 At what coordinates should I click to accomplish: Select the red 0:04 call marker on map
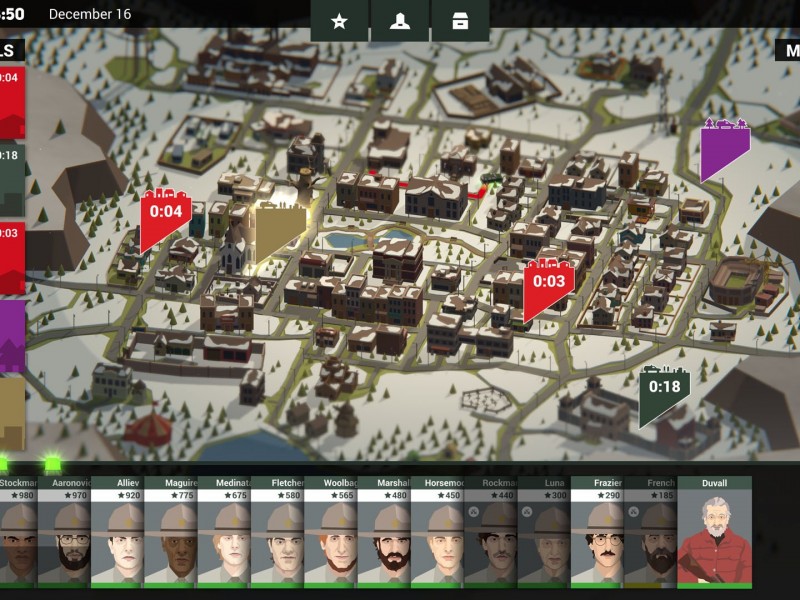click(165, 215)
